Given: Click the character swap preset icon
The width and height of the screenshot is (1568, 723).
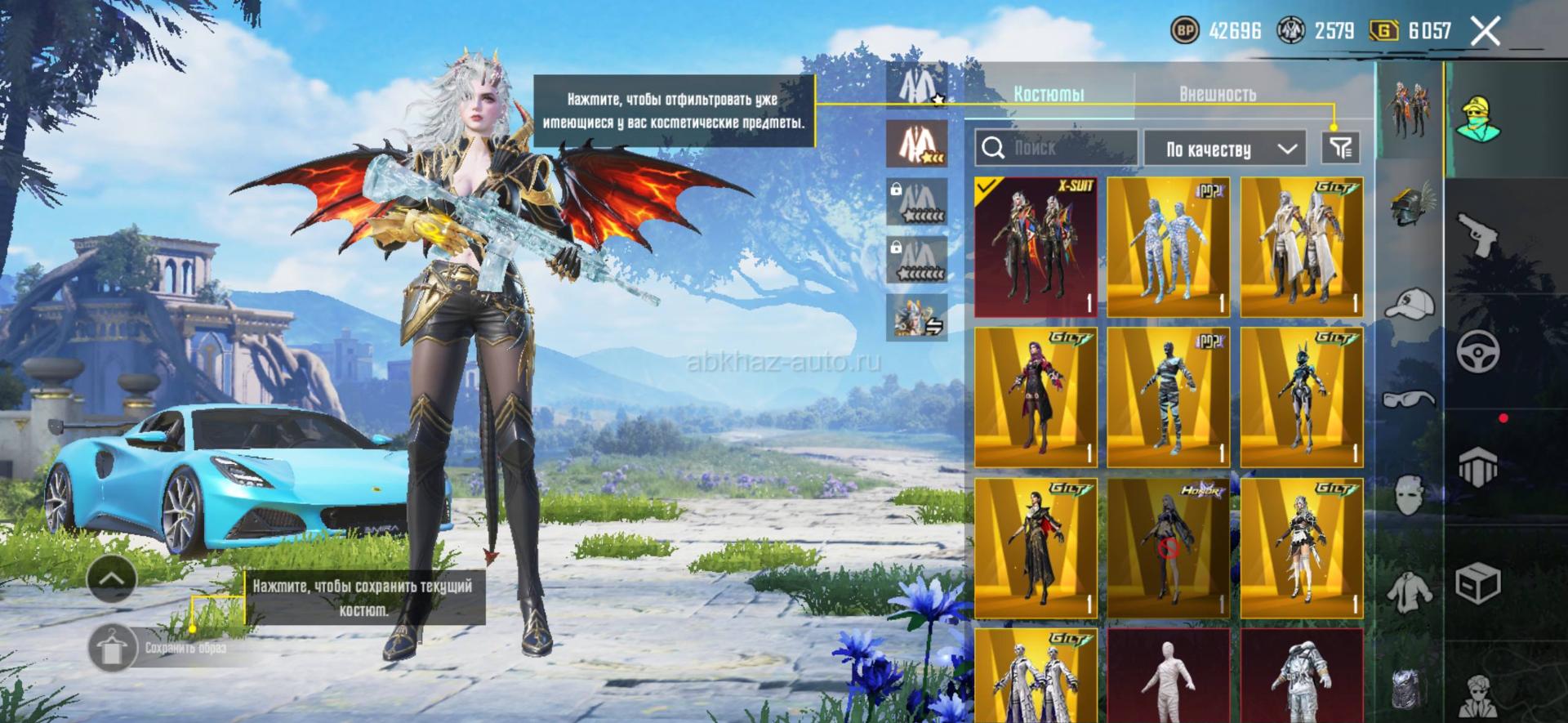Looking at the screenshot, I should 917,317.
